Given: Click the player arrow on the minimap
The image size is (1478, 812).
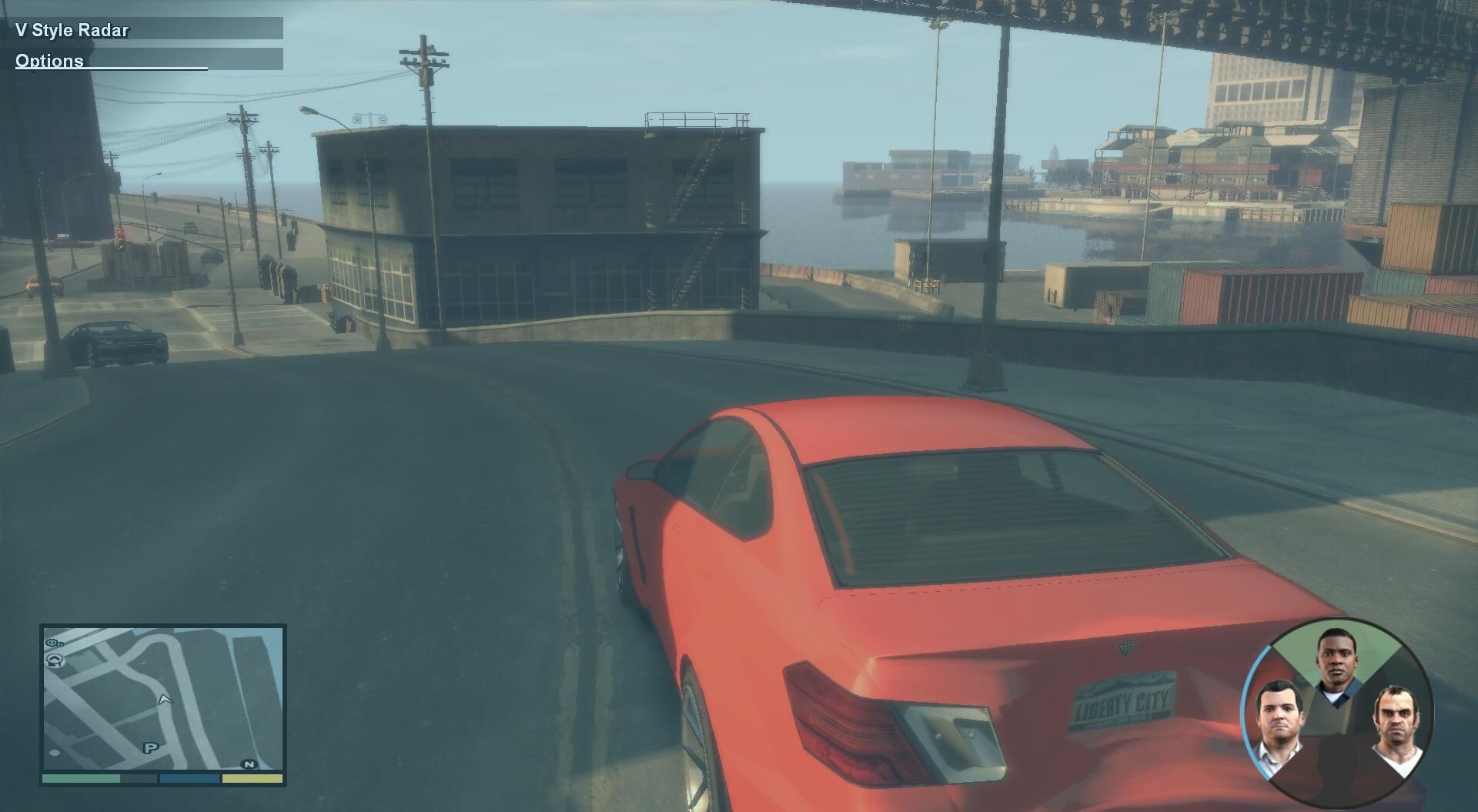Looking at the screenshot, I should click(x=164, y=699).
